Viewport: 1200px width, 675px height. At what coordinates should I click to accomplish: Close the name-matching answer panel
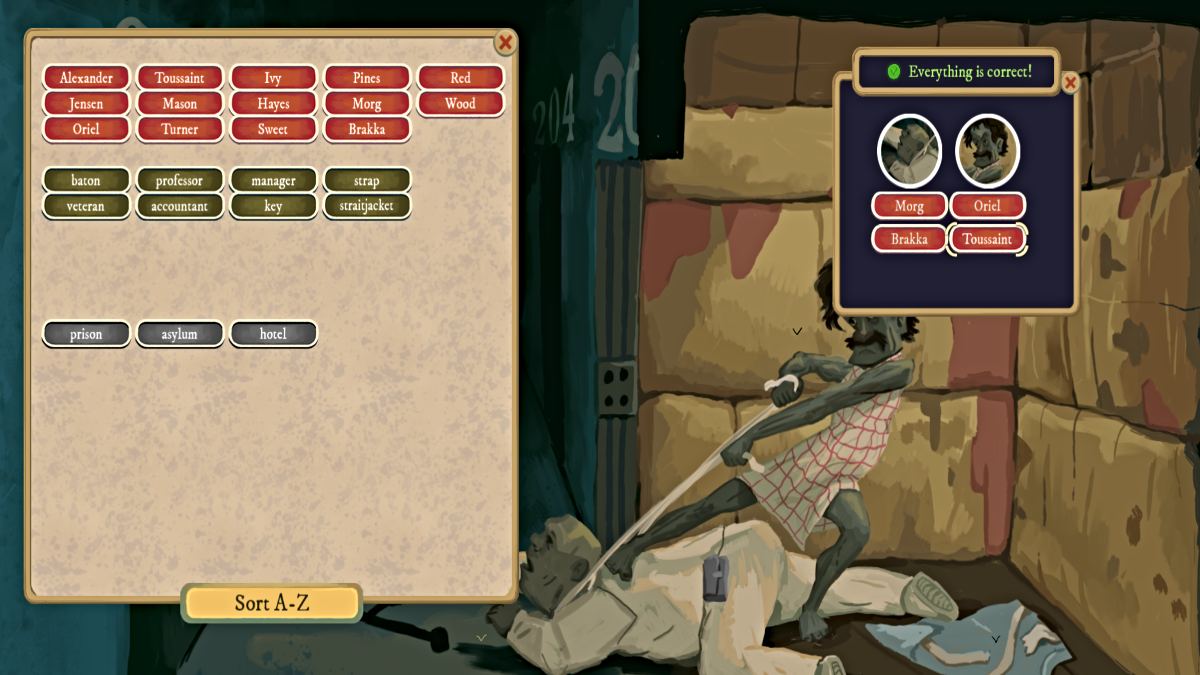(1070, 83)
